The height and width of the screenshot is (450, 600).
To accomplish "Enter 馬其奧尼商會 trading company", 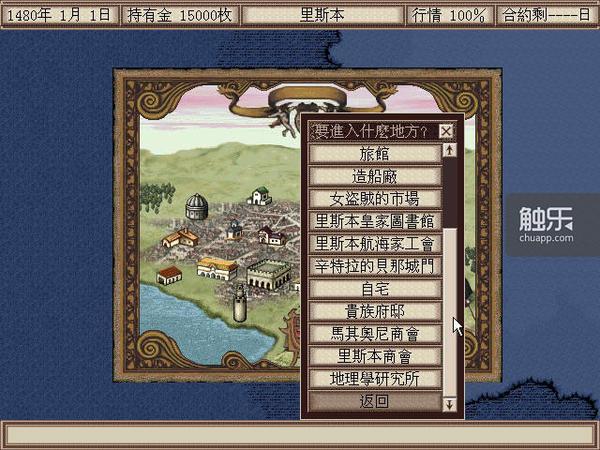I will 374,333.
